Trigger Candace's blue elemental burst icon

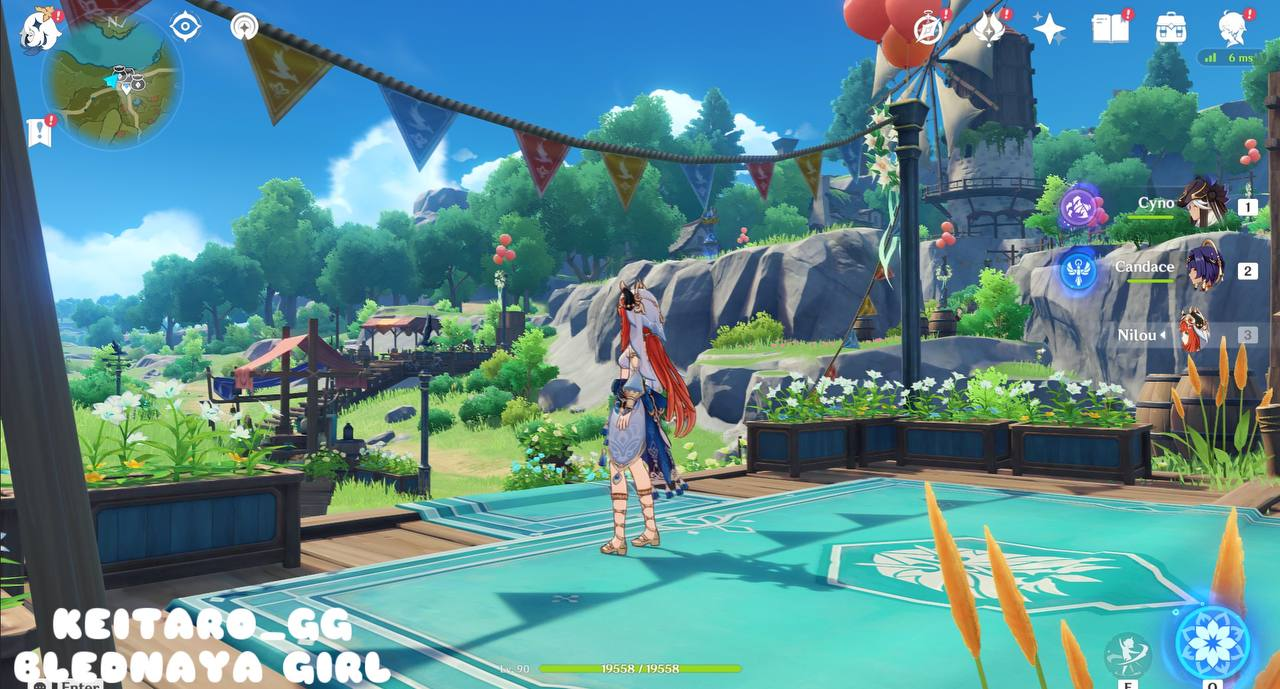[x=1078, y=269]
